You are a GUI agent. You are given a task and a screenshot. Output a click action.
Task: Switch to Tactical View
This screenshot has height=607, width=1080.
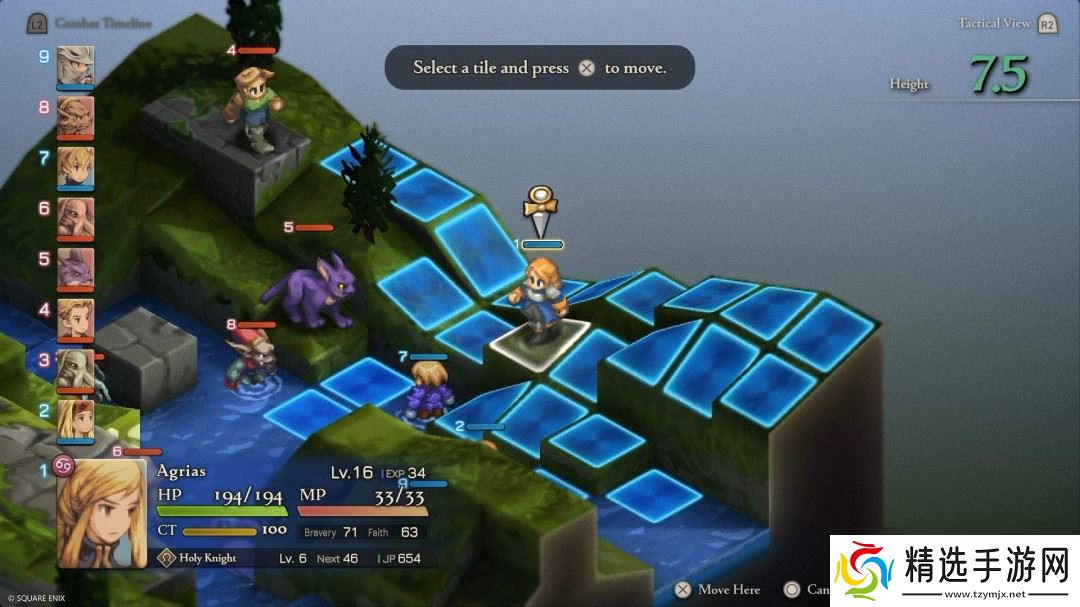point(994,24)
